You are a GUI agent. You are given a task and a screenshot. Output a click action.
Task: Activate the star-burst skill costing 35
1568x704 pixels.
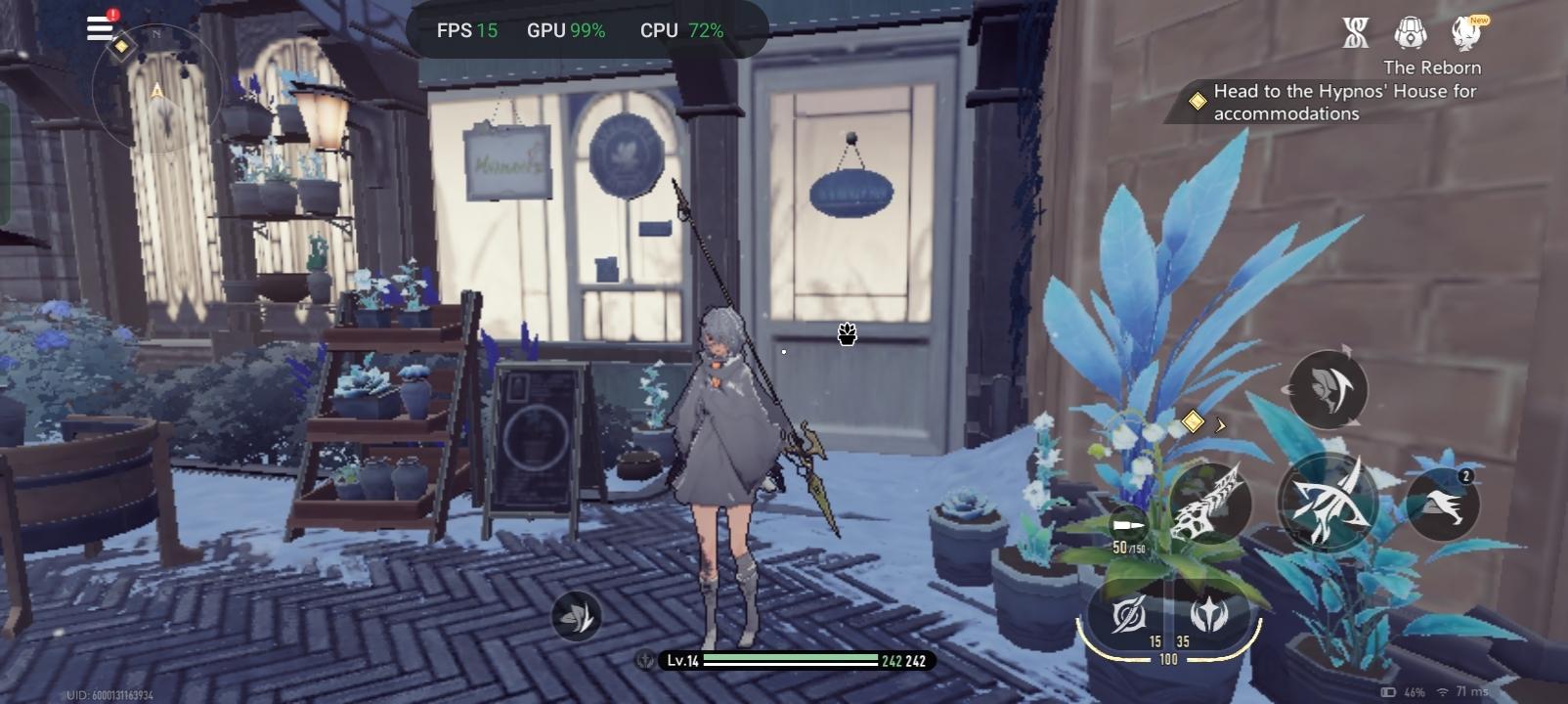(x=1208, y=615)
